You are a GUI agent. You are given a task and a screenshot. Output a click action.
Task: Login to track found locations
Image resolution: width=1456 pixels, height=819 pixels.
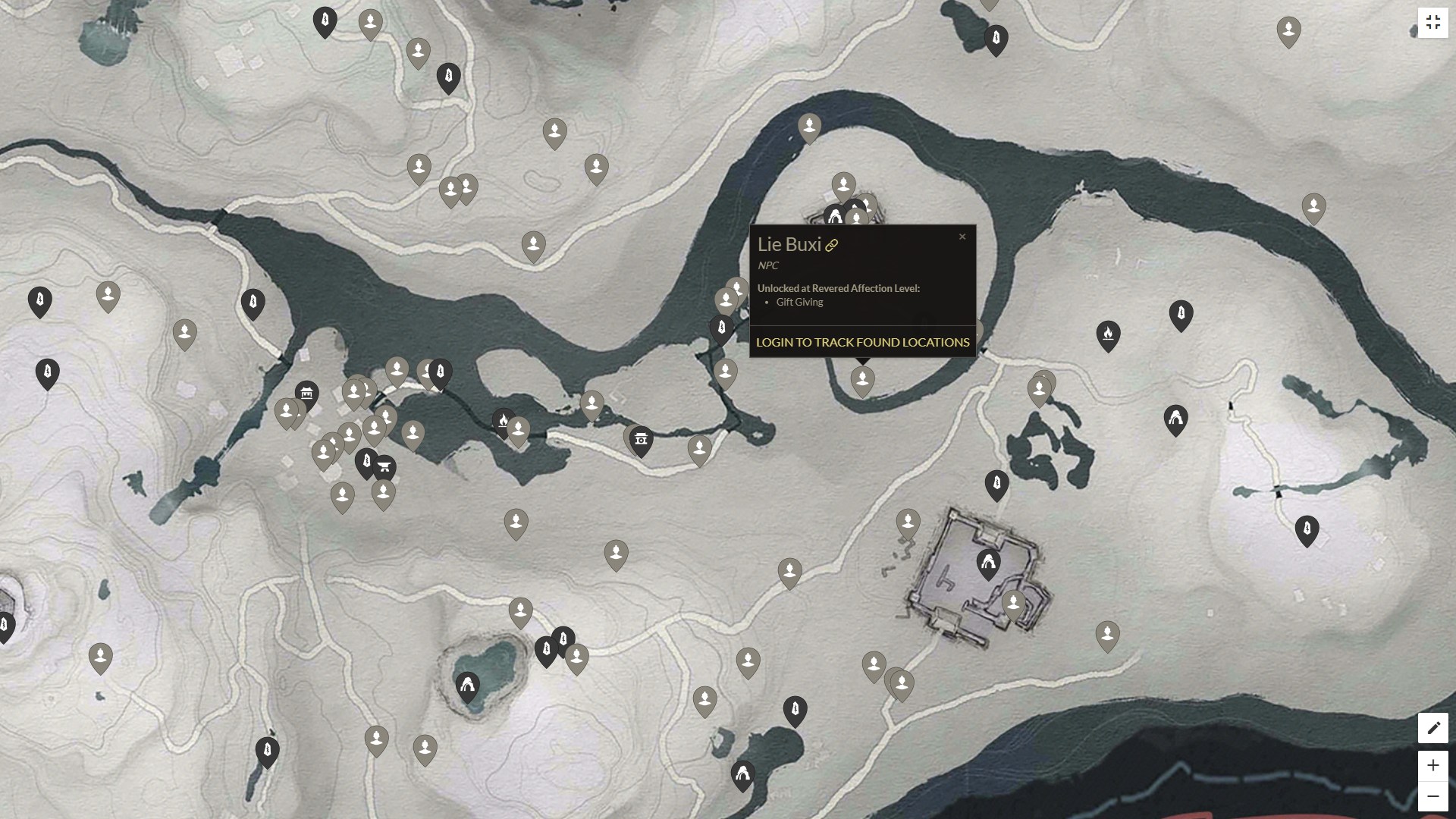[862, 342]
